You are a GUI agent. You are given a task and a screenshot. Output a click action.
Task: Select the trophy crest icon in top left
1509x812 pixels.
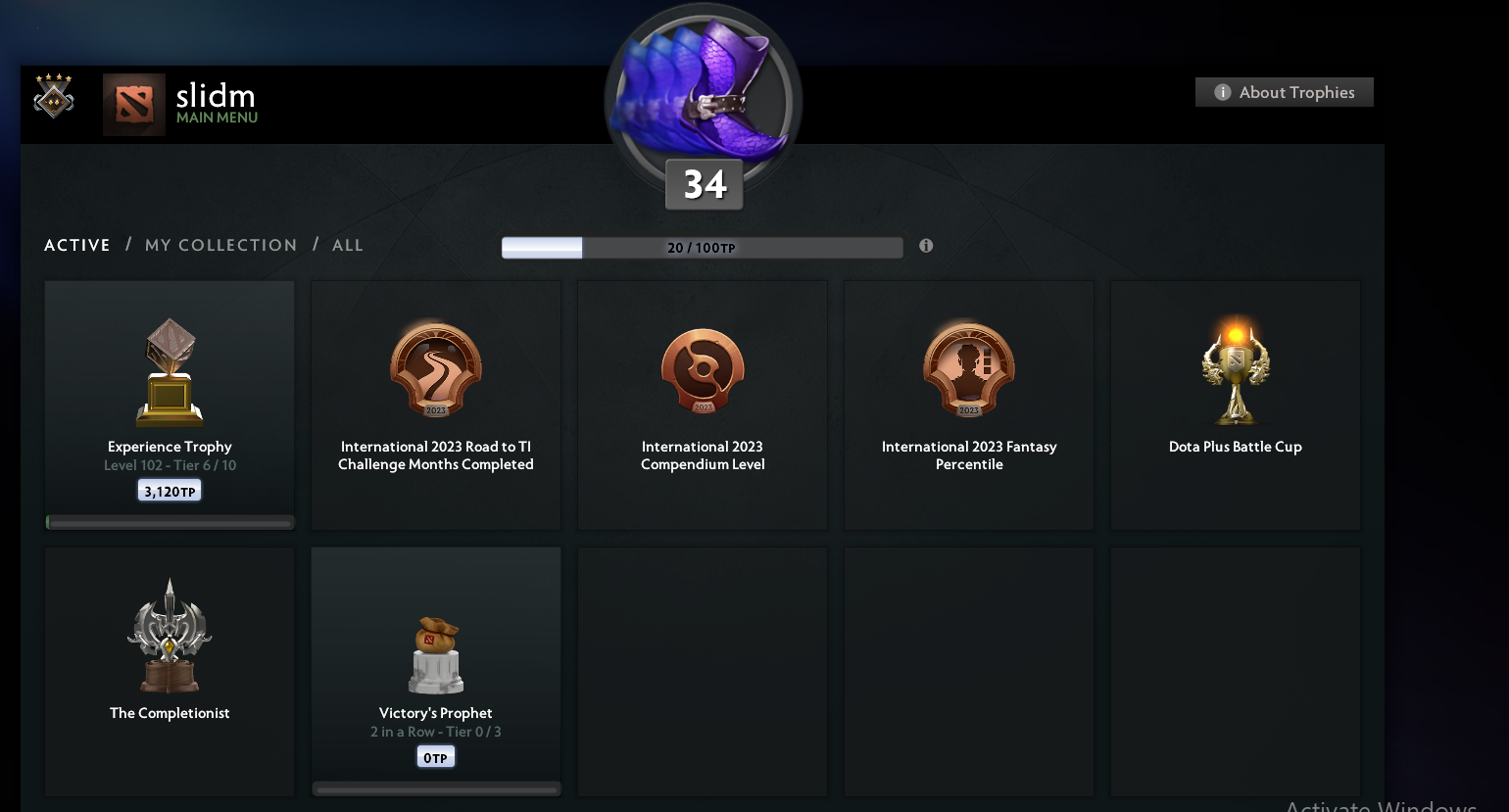(x=54, y=97)
